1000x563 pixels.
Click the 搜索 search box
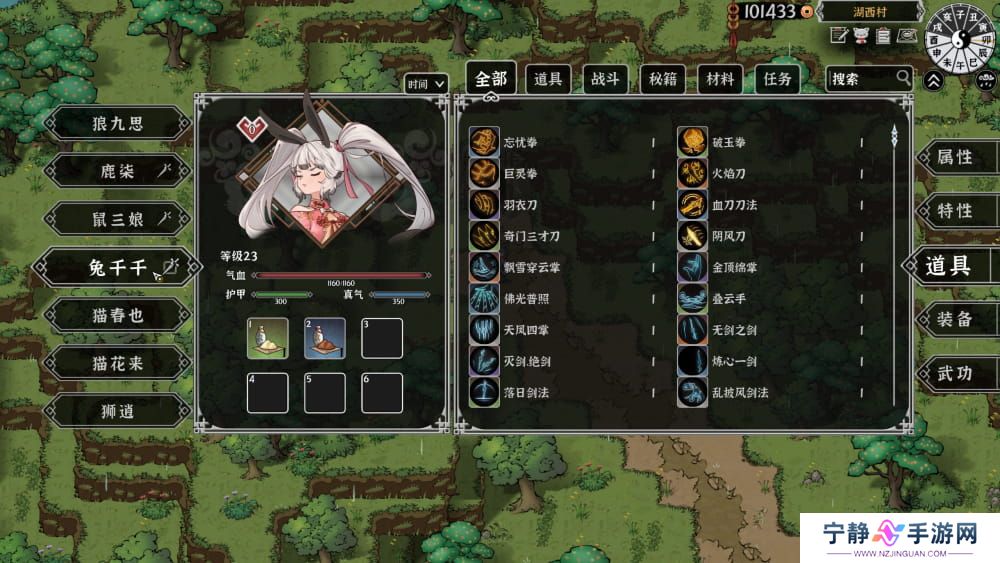(861, 78)
